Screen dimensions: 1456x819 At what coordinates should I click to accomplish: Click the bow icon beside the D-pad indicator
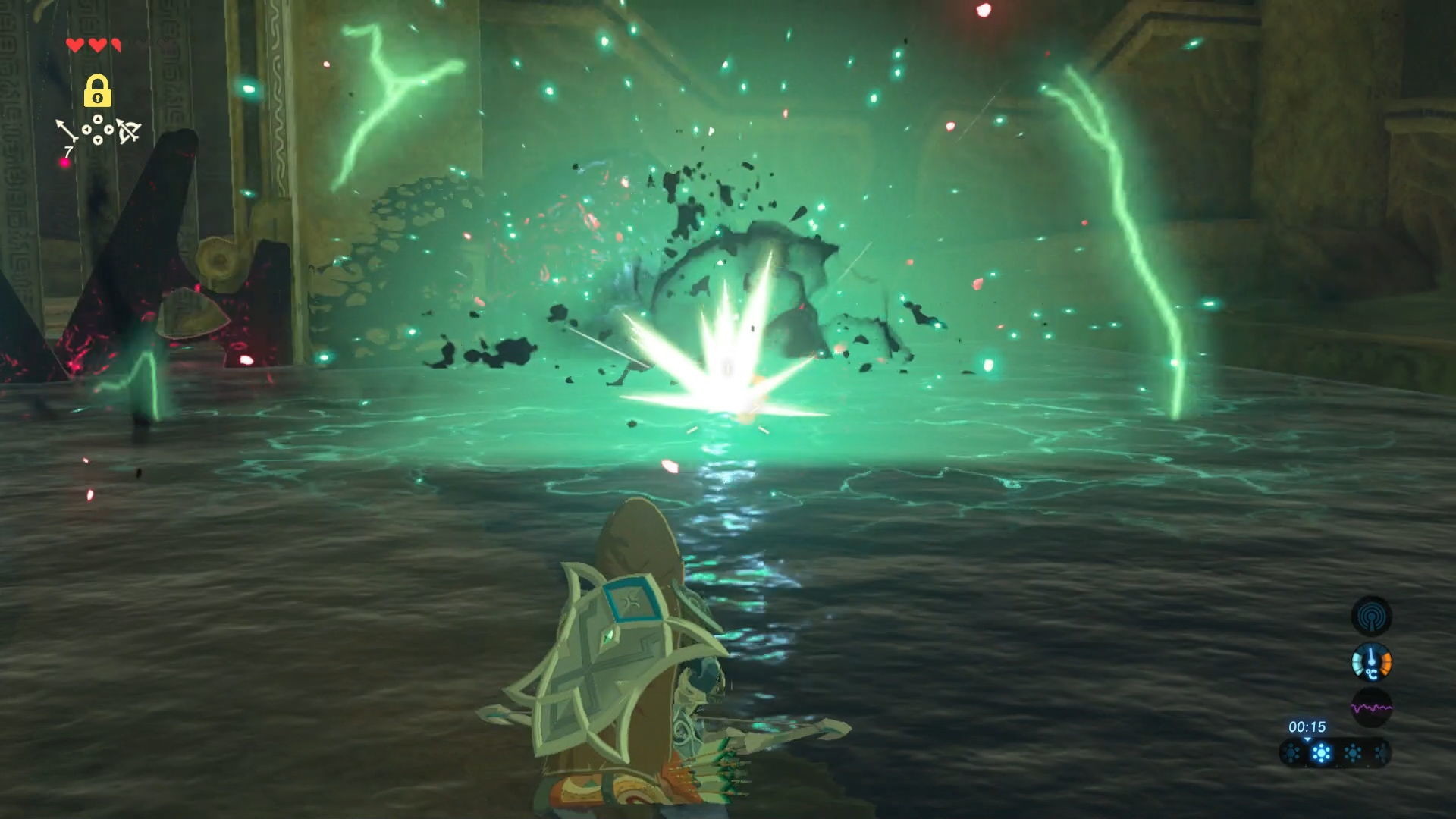tap(126, 130)
